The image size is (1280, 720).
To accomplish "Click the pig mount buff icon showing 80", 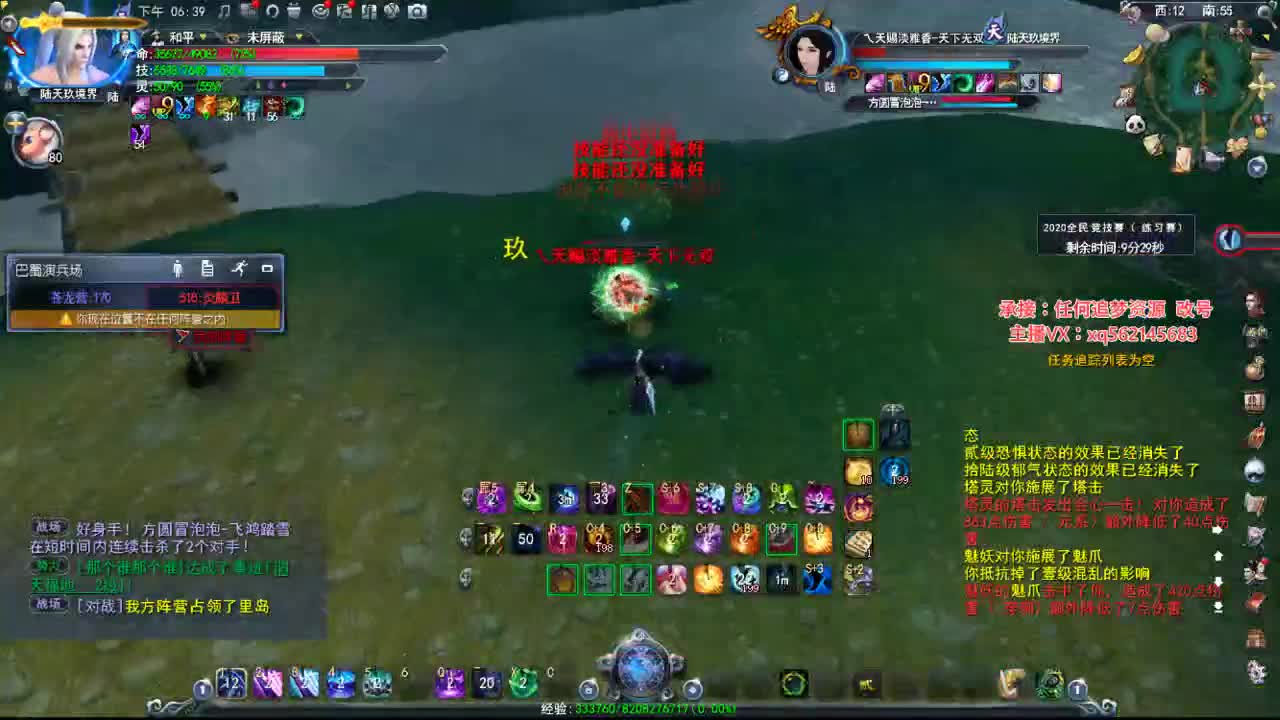I will click(38, 140).
